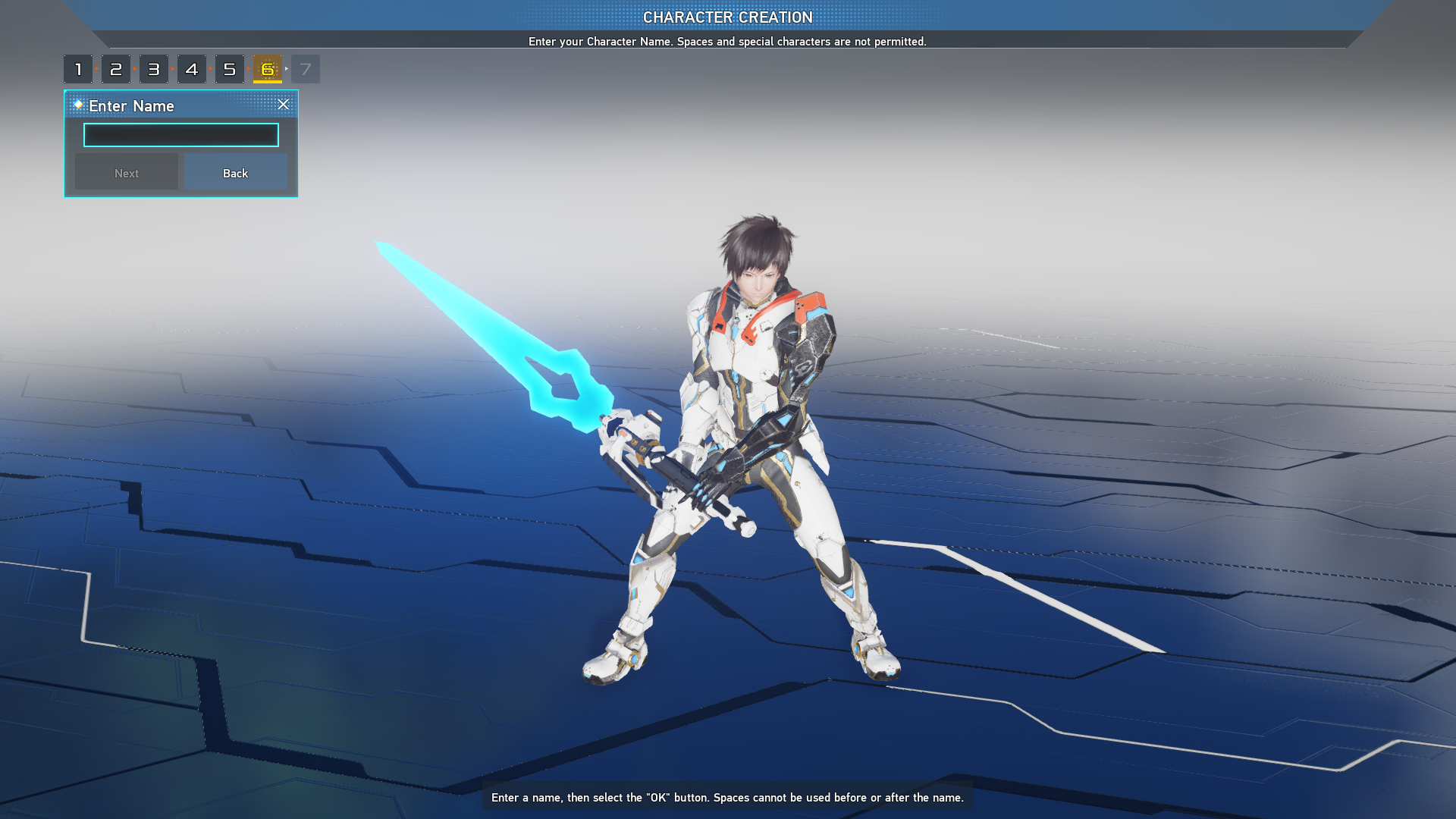
Task: Click the arrow between step 6 and 7
Action: pyautogui.click(x=286, y=68)
